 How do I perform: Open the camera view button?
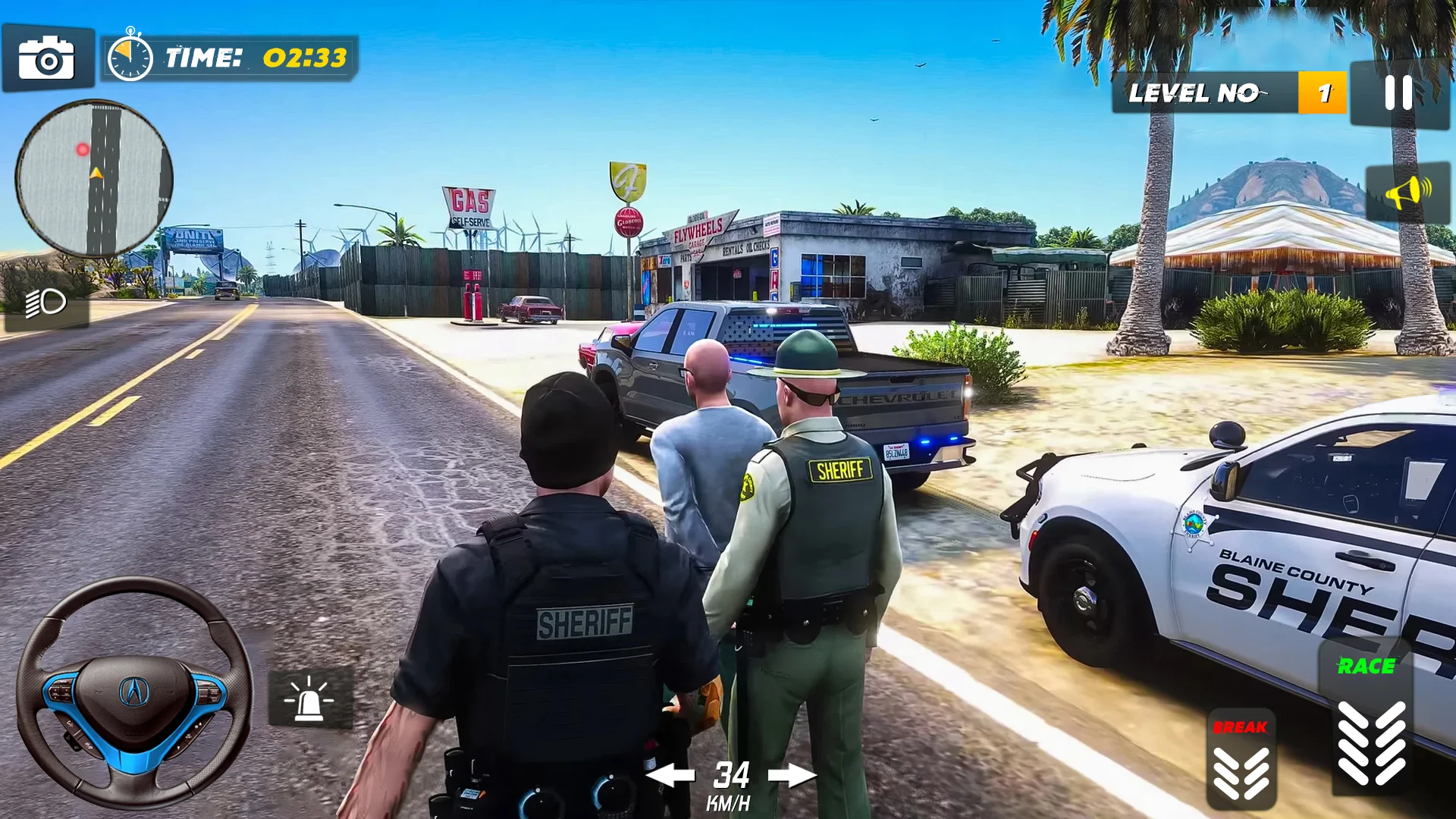coord(47,59)
